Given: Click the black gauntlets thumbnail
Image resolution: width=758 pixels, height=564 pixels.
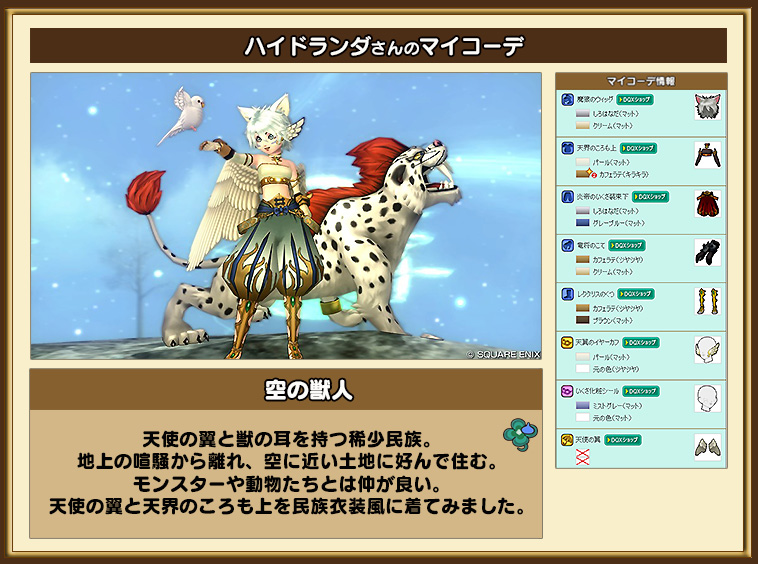Looking at the screenshot, I should click(708, 252).
